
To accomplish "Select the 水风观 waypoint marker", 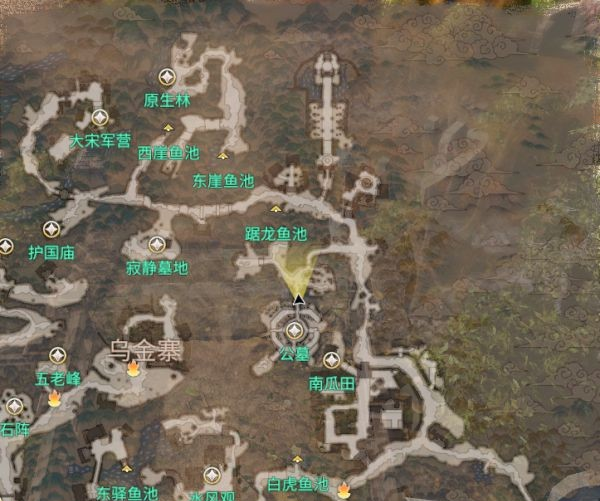I will pyautogui.click(x=211, y=474).
